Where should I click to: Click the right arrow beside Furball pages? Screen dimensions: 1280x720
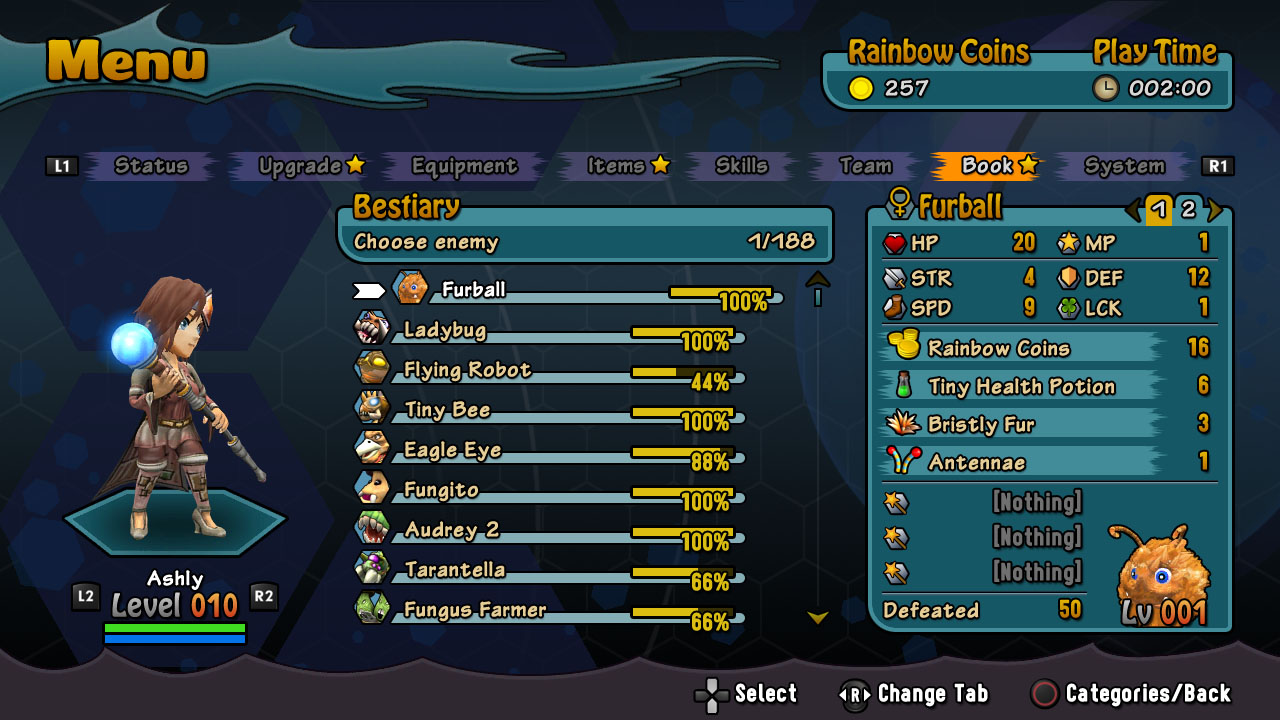(x=1215, y=209)
